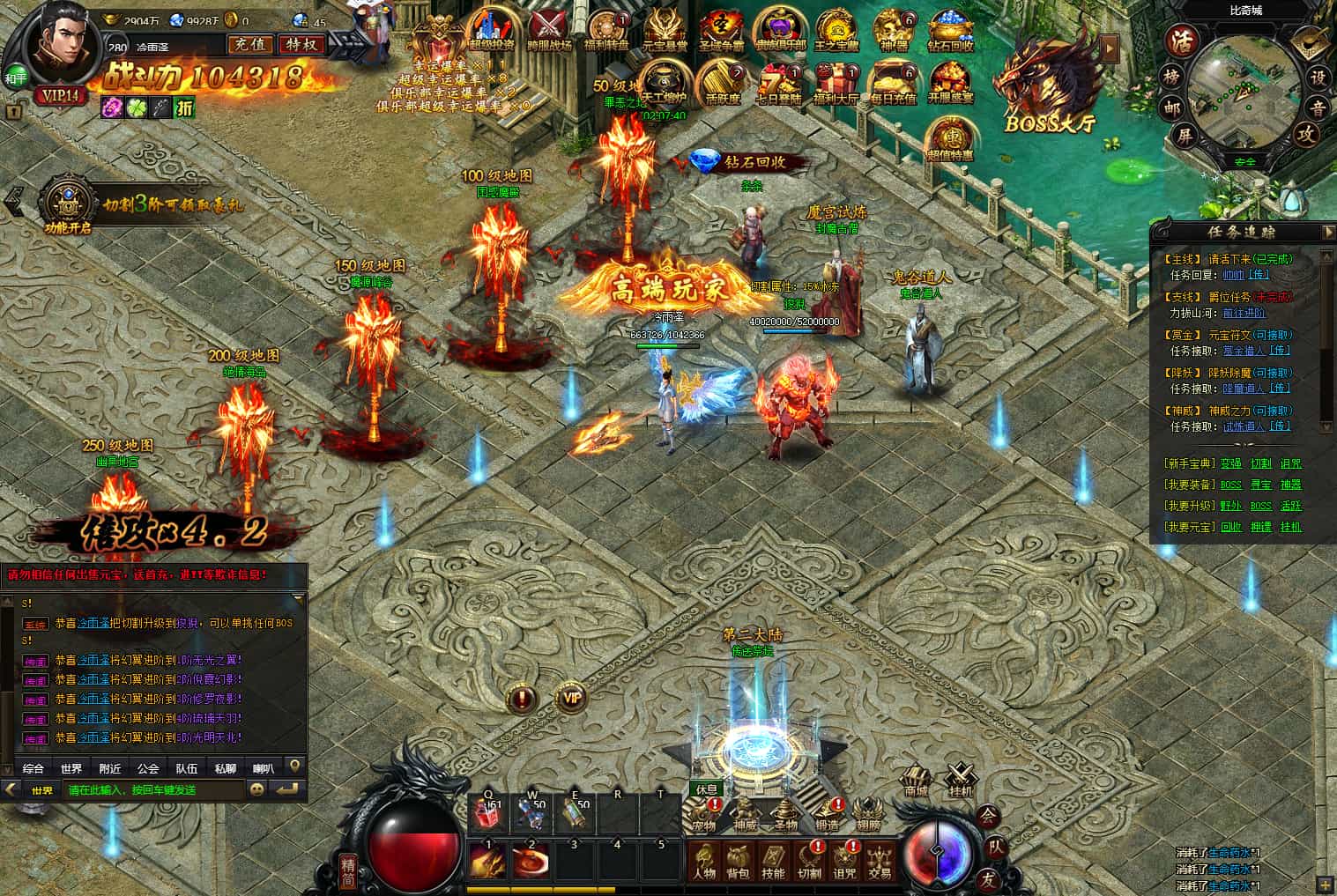1337x896 pixels.
Task: Switch chat to the 附近 nearby tab
Action: pos(110,768)
